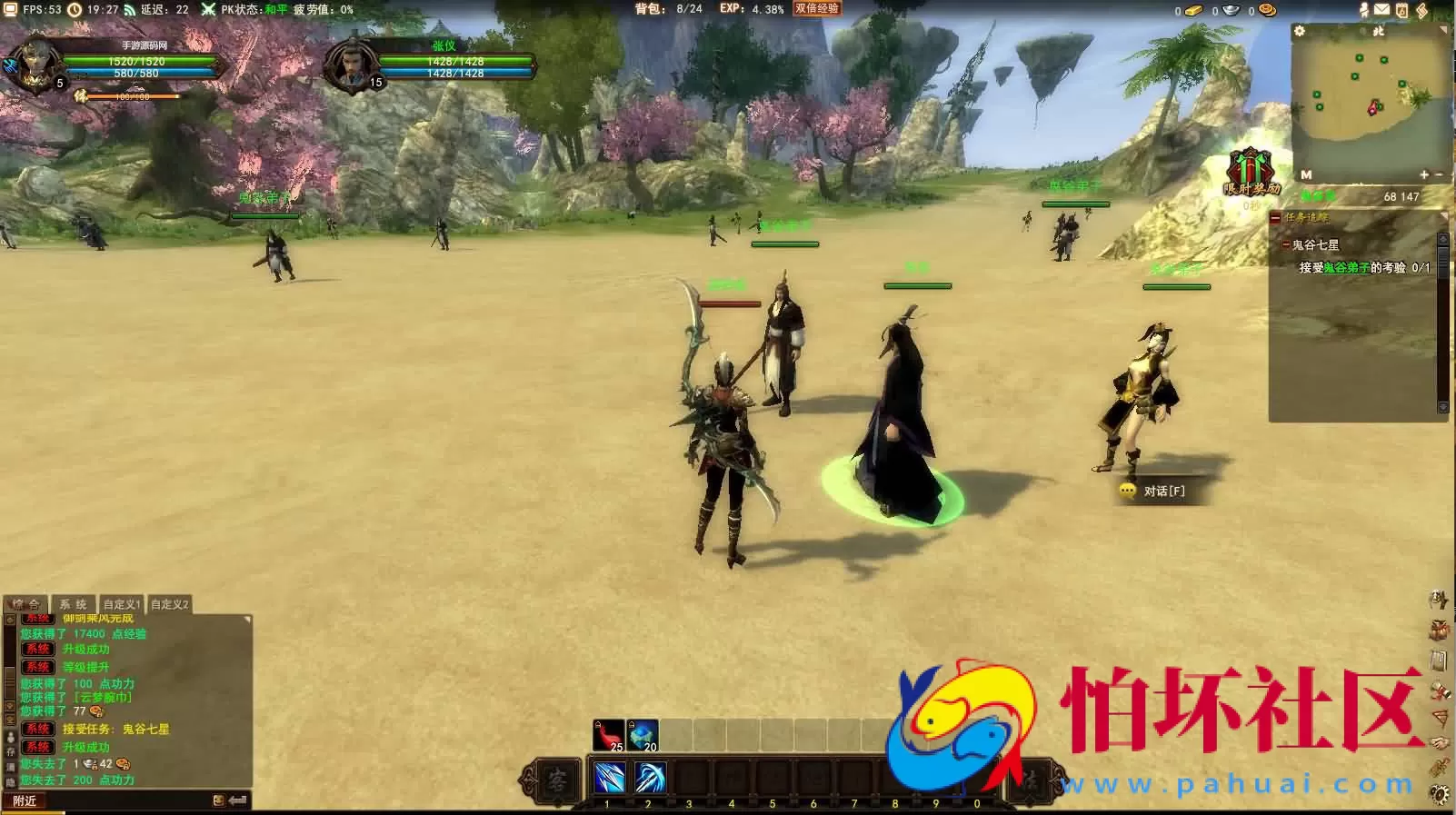Open the minimap settings gear

tap(1300, 31)
